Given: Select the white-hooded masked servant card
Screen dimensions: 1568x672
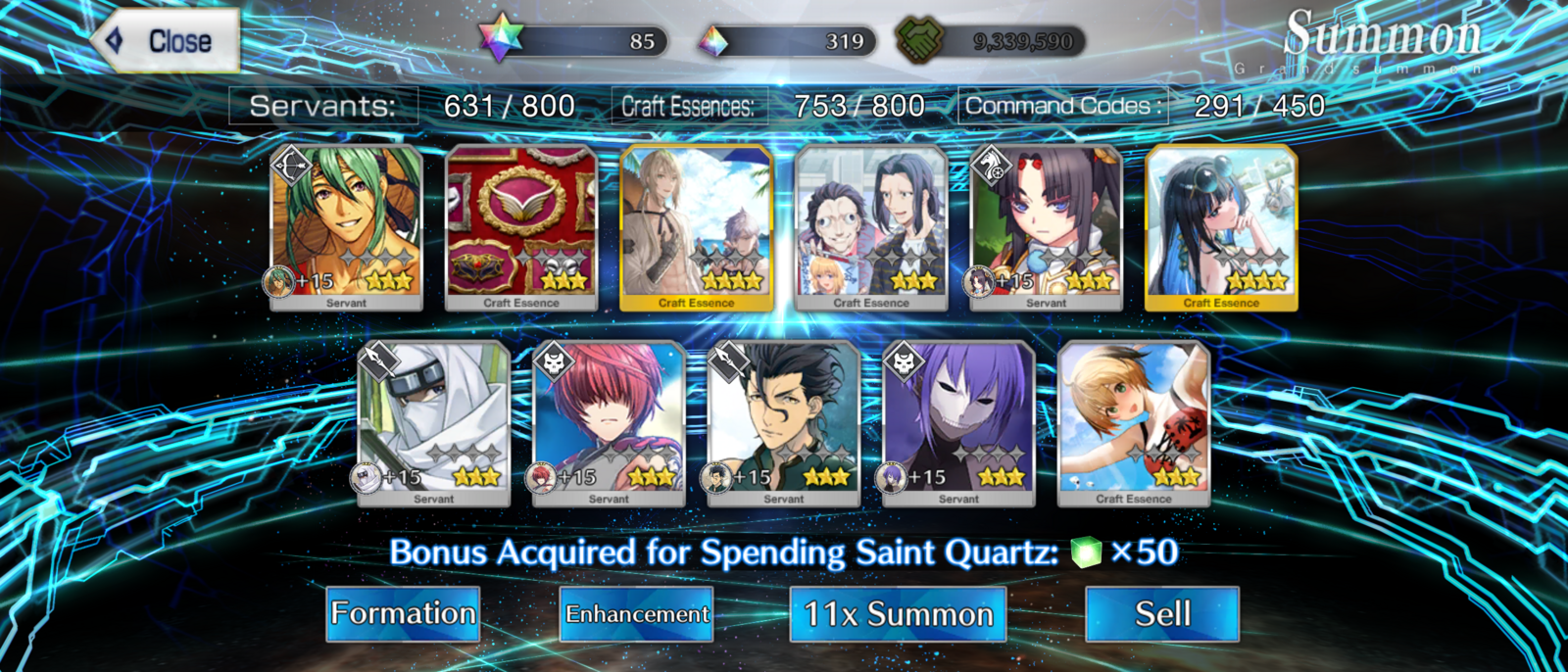Looking at the screenshot, I should pyautogui.click(x=434, y=423).
